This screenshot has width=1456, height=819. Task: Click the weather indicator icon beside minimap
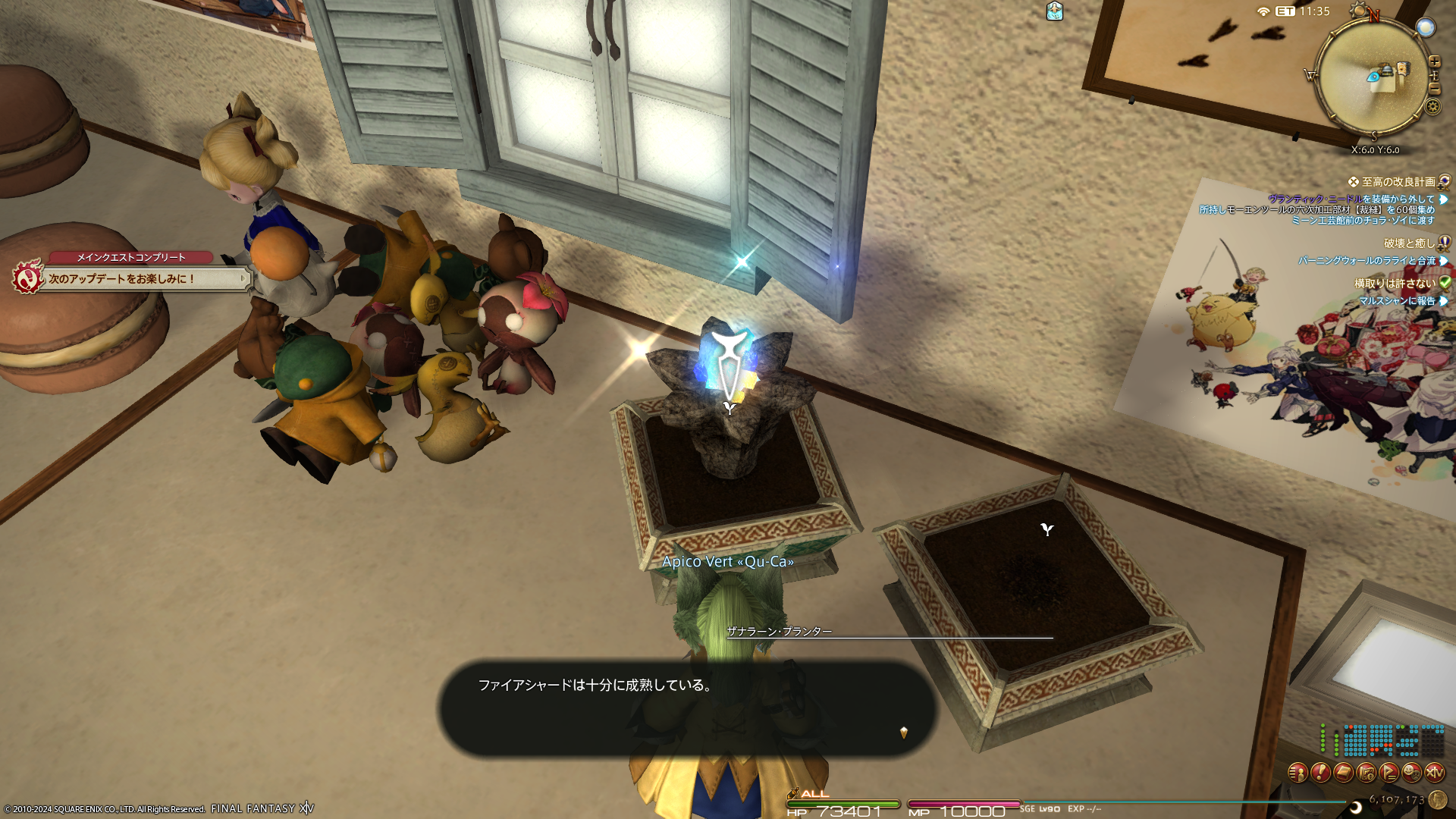(x=1426, y=28)
